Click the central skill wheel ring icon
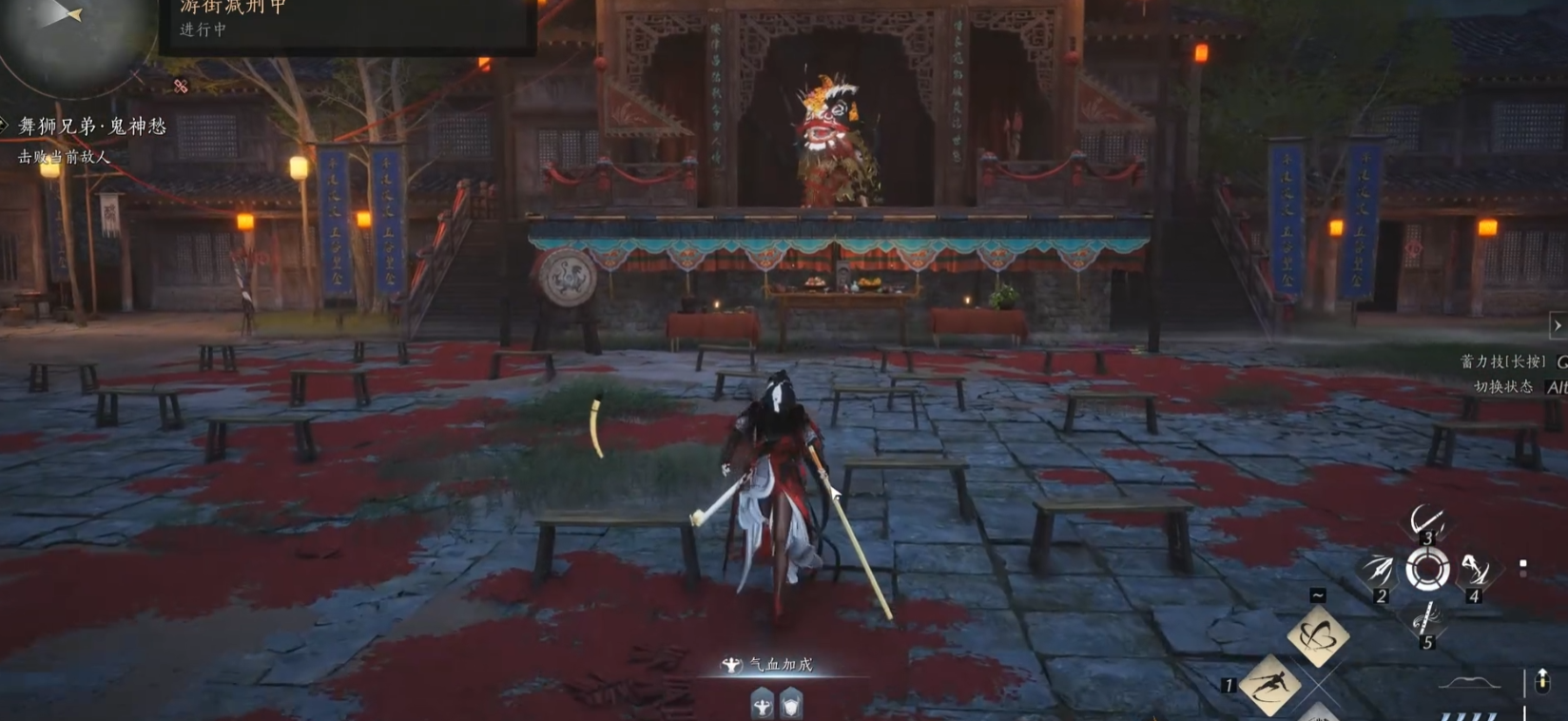 coord(1427,570)
